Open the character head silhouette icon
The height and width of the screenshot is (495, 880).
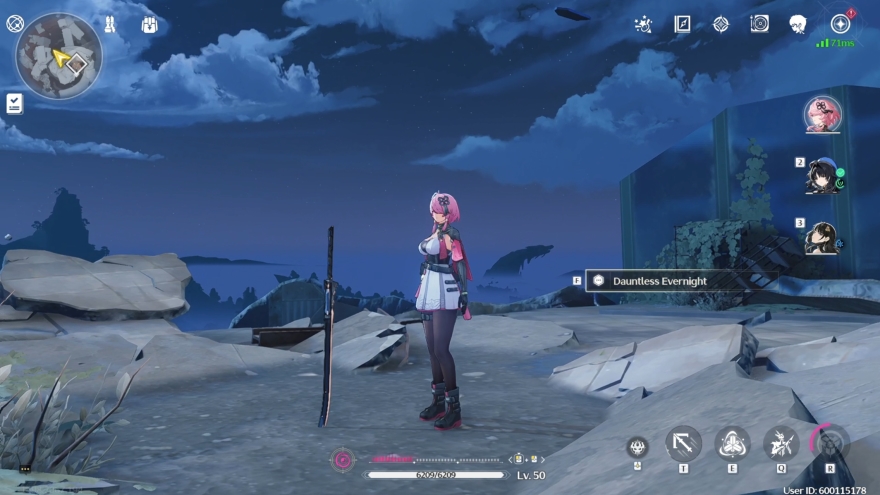[797, 24]
